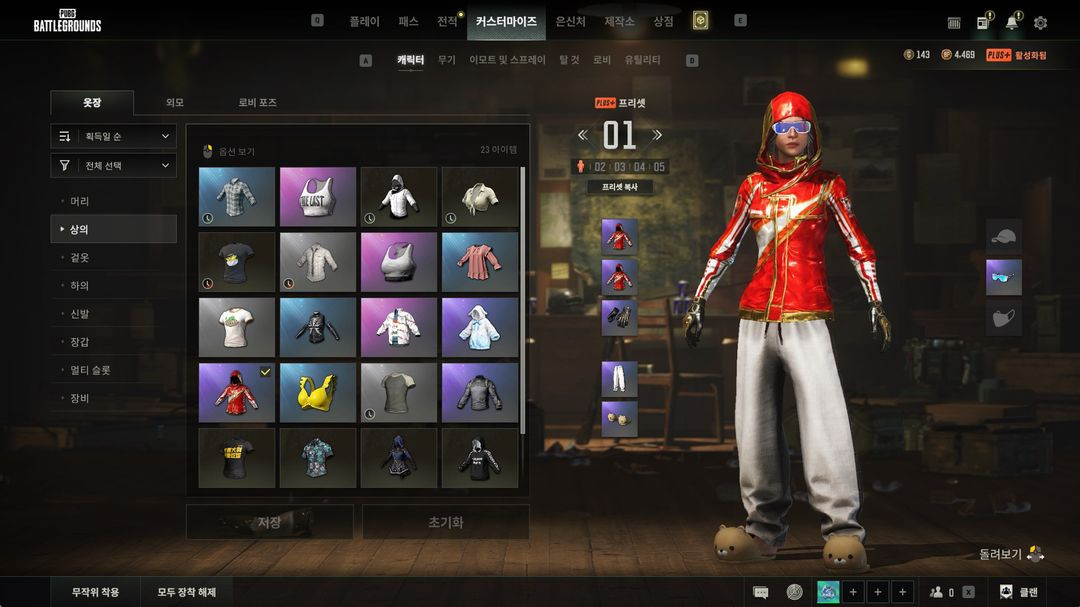
Task: Open the 플레이 (Play) menu
Action: 364,21
